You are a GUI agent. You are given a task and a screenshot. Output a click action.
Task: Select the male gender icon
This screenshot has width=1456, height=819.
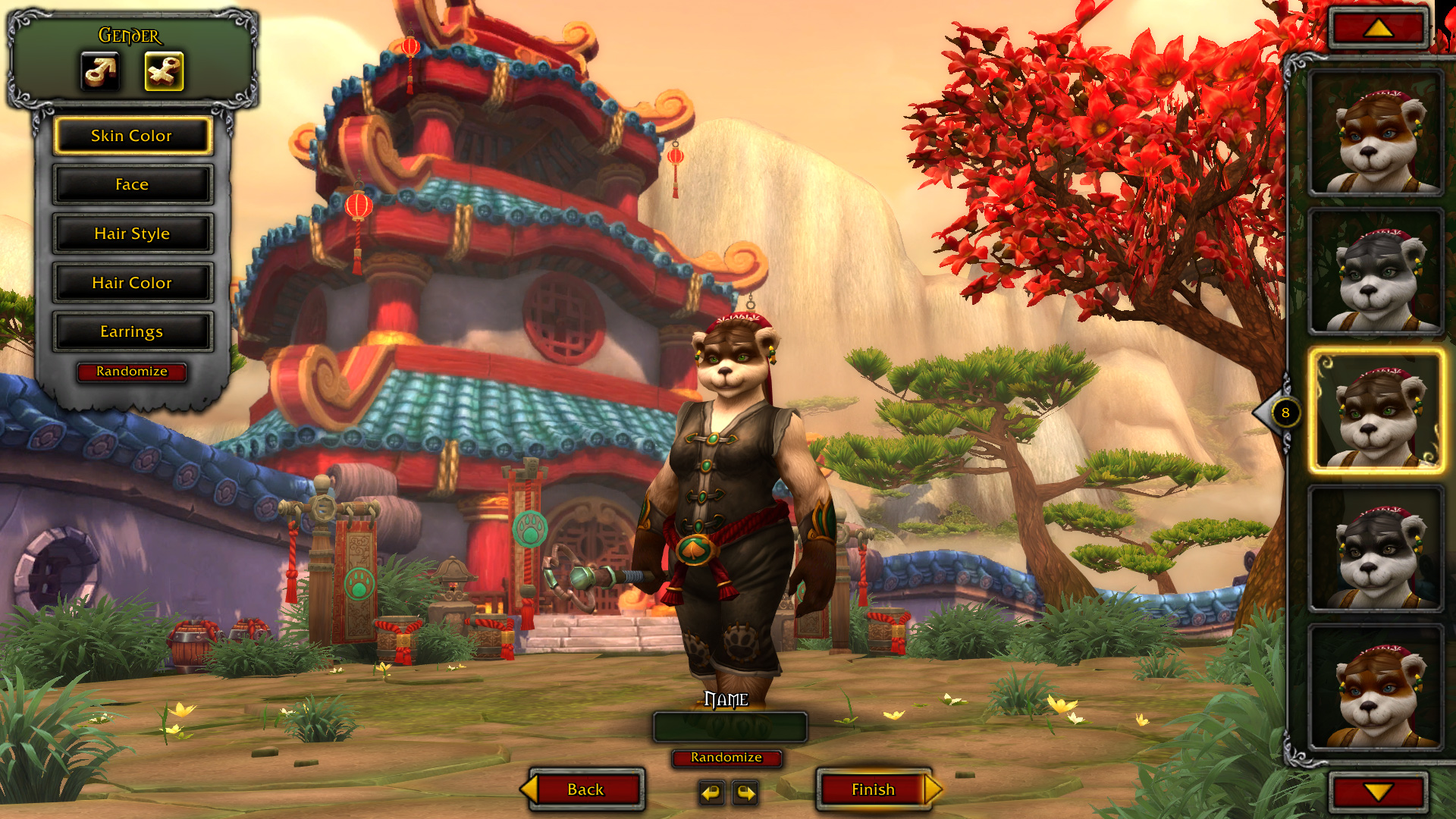[x=100, y=71]
